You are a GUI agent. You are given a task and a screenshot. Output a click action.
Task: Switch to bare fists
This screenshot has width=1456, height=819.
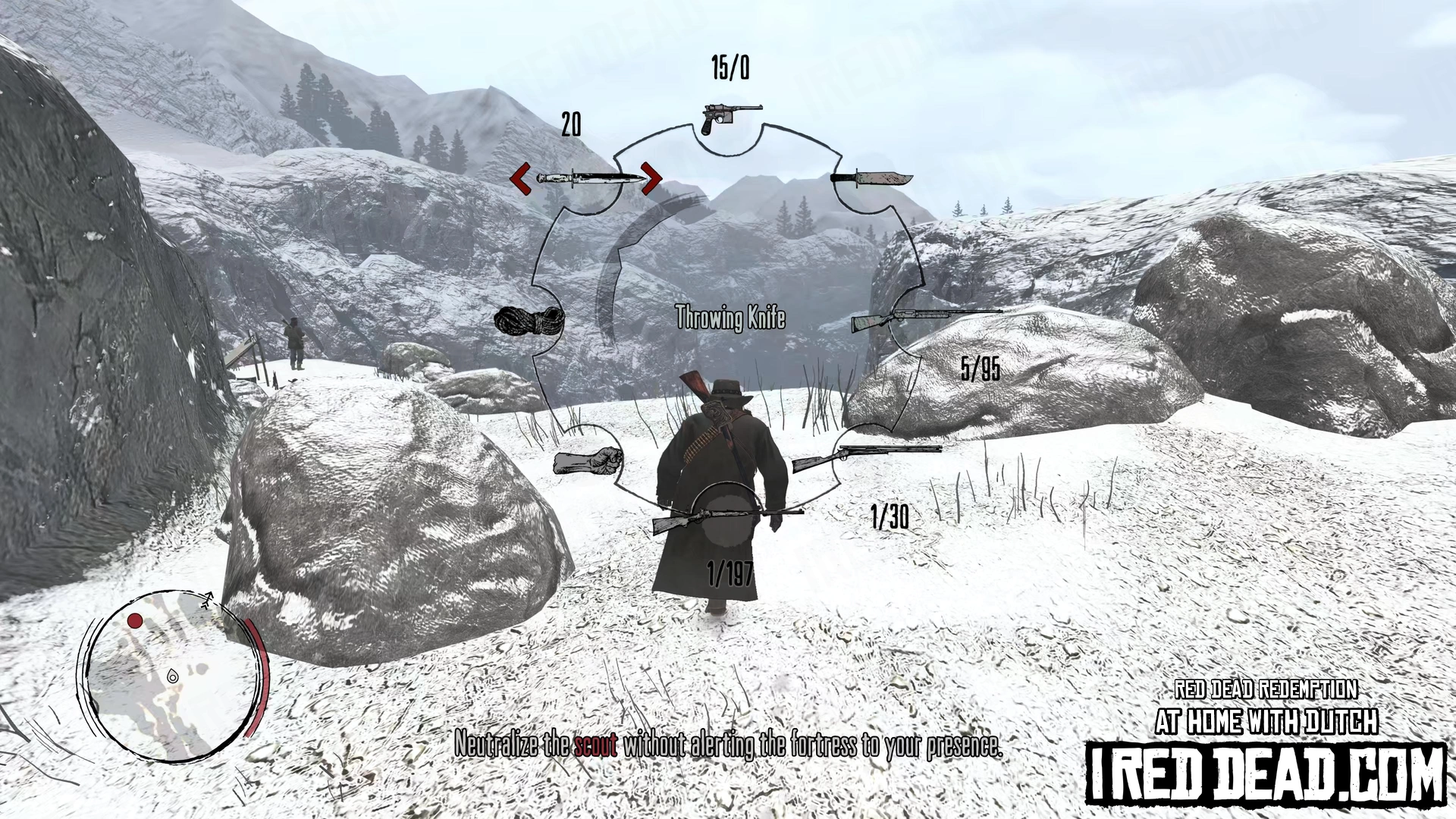588,461
